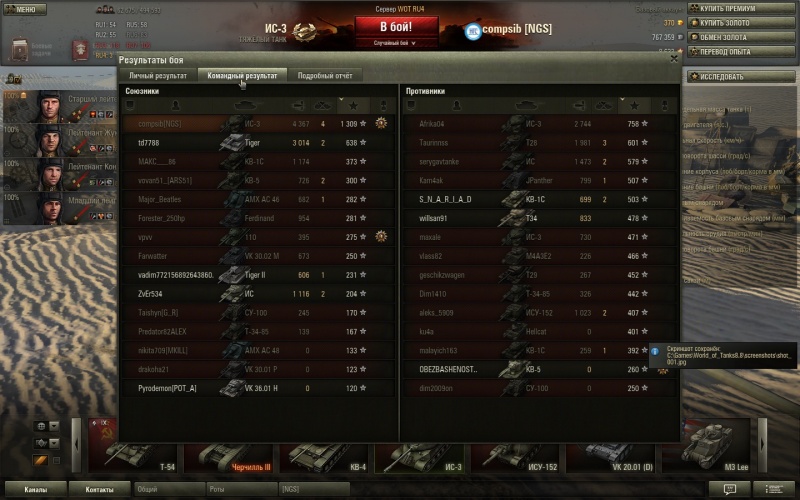This screenshot has height=500, width=800.
Task: Open the Контакты contacts list
Action: click(100, 490)
